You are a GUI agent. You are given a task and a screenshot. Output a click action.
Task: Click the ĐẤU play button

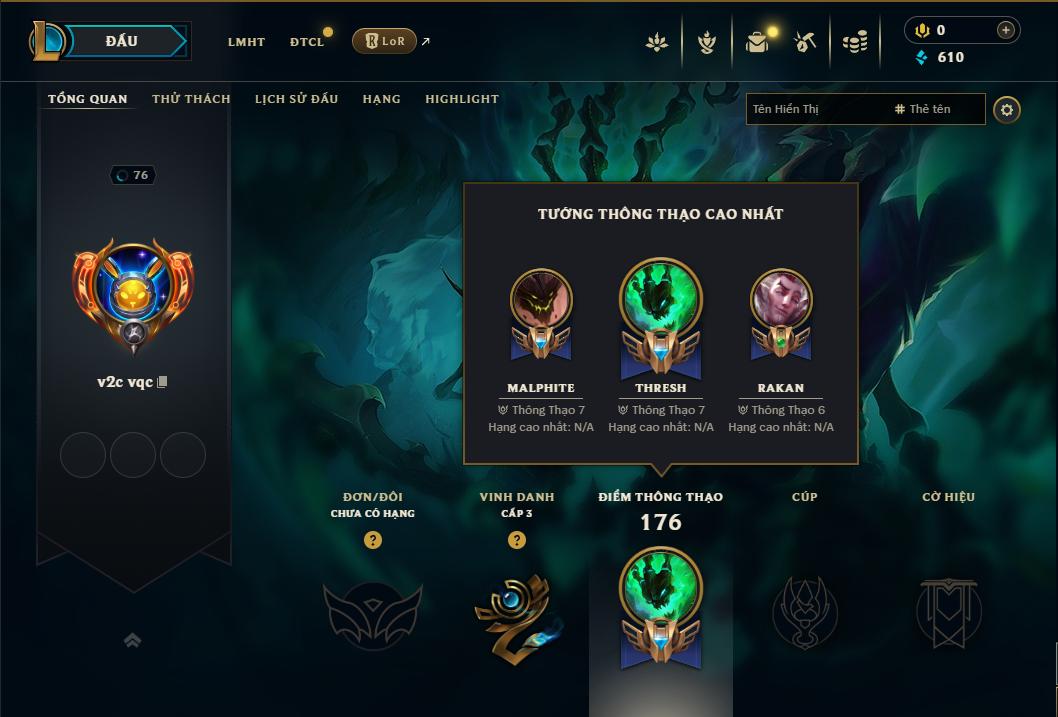pos(121,41)
